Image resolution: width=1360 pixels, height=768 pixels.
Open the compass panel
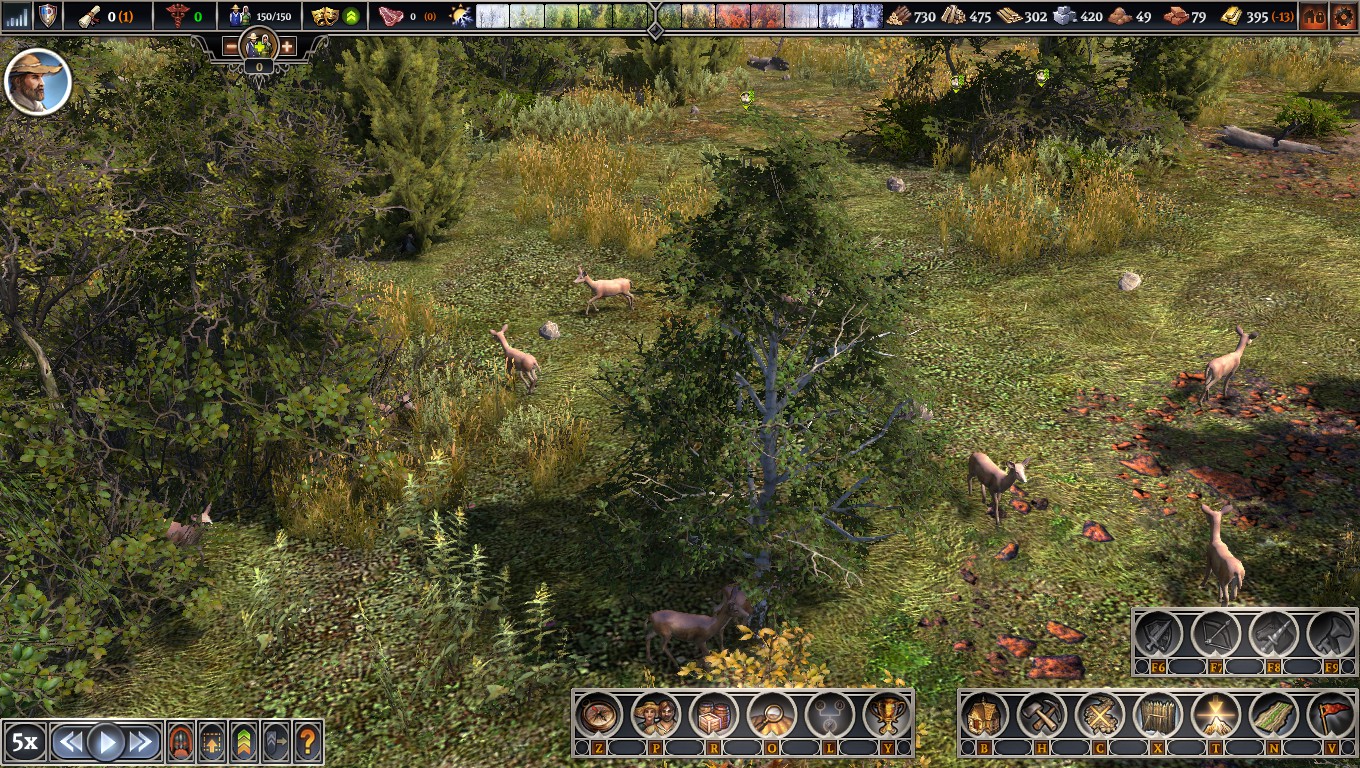tap(598, 715)
